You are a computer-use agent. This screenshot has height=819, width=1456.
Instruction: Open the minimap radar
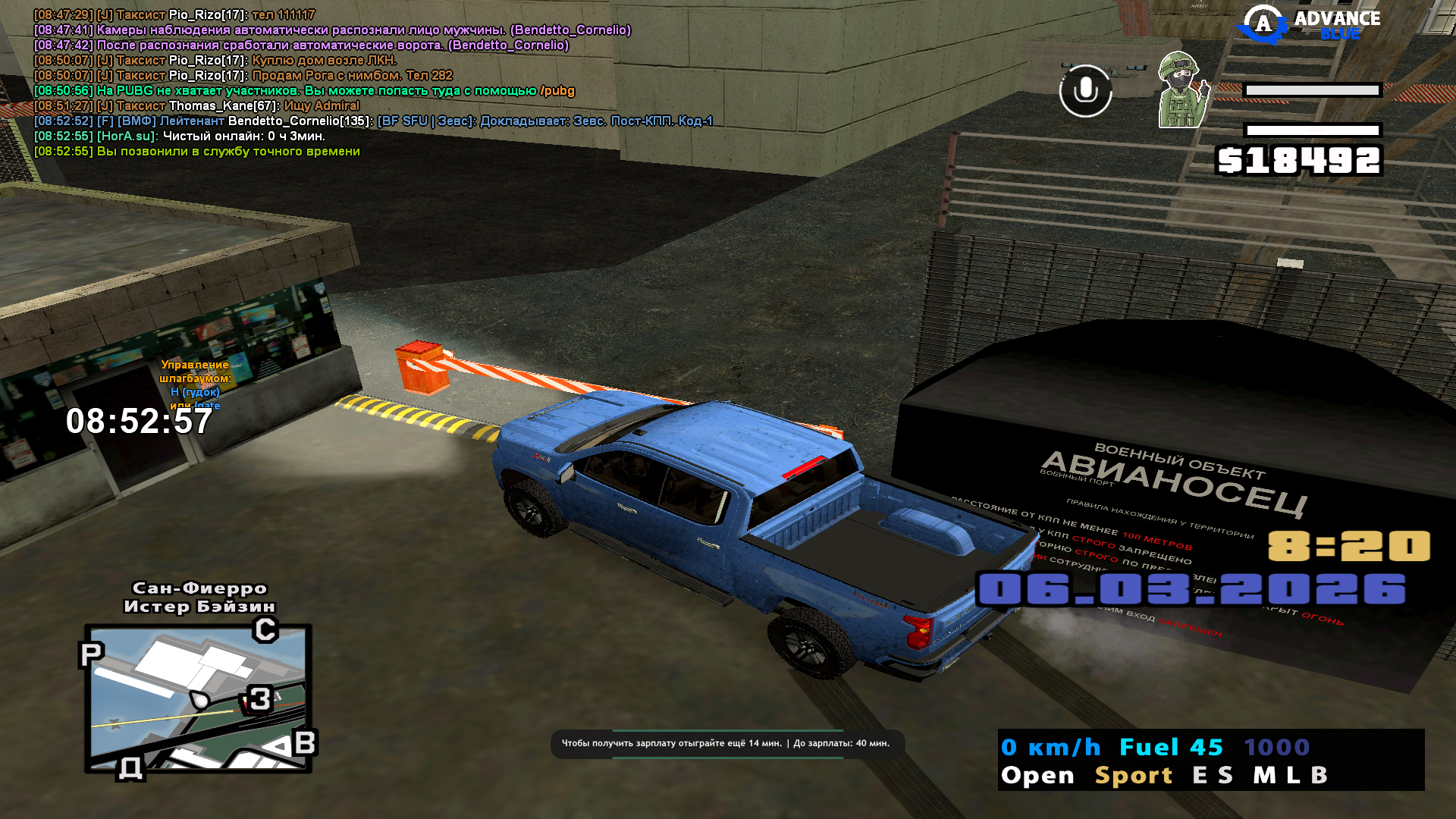tap(199, 698)
